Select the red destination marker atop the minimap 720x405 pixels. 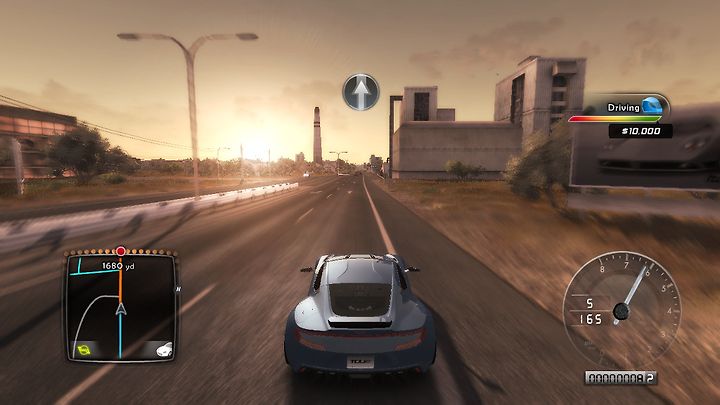click(x=121, y=251)
